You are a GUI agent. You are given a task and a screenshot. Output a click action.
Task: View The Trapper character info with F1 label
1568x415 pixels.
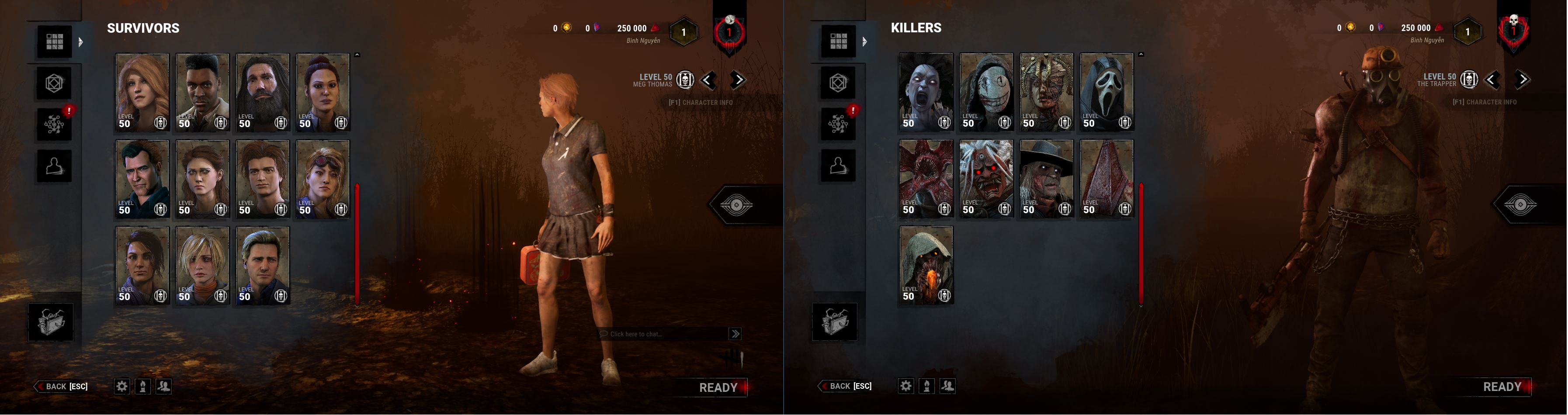click(1485, 102)
